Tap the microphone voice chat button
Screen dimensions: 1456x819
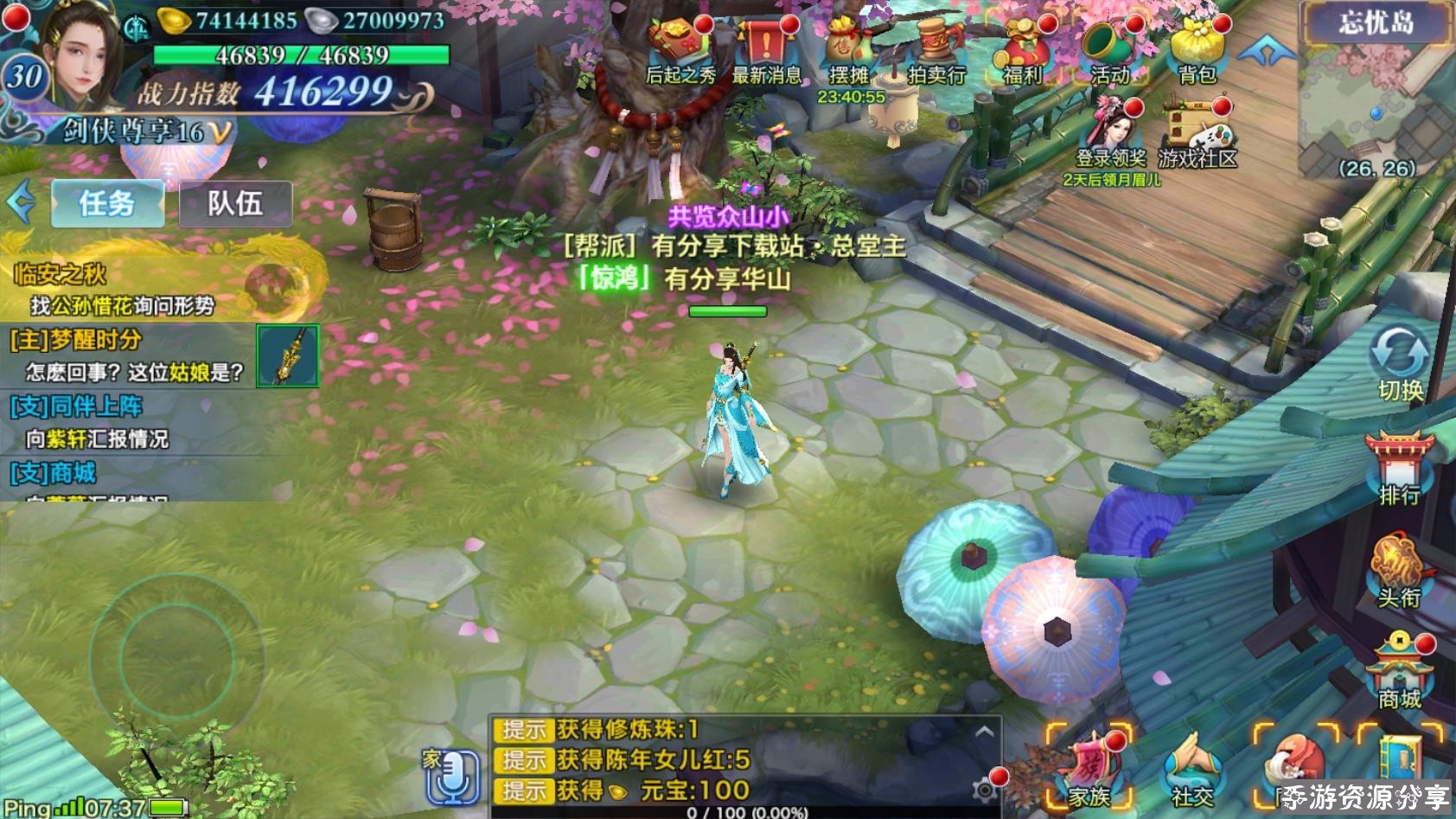click(451, 776)
